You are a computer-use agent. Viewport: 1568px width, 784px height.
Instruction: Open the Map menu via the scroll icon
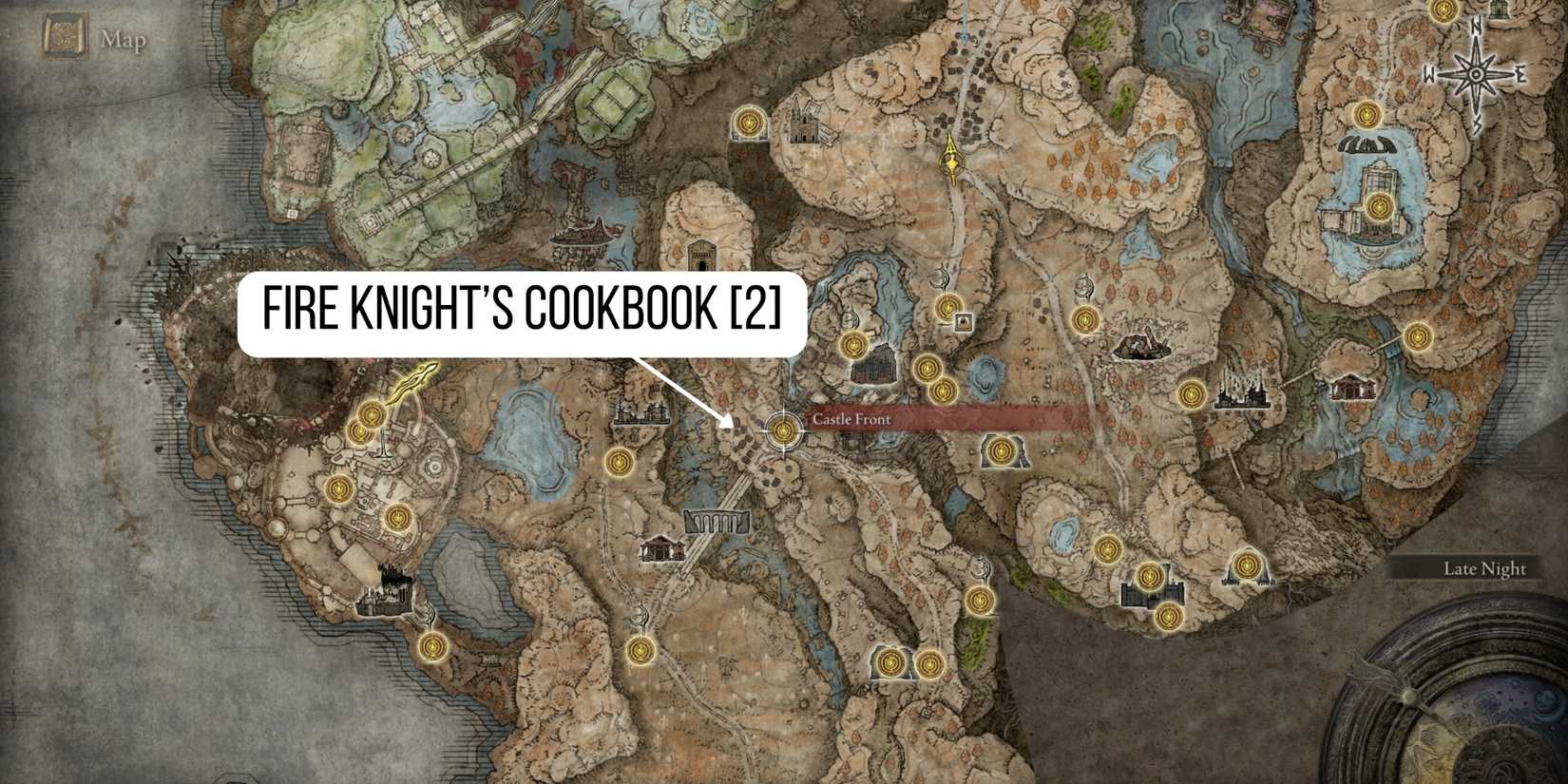point(62,36)
